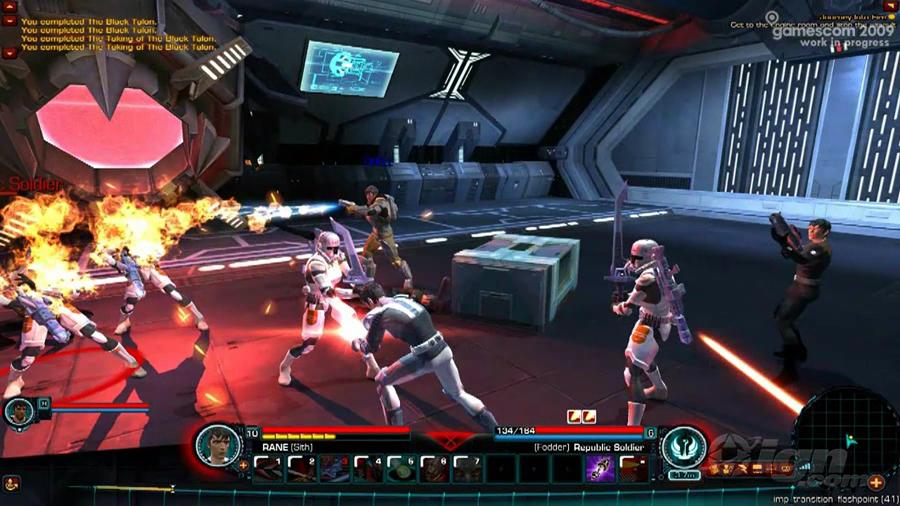The width and height of the screenshot is (900, 506).
Task: Use hotbar ability slot 7
Action: point(466,468)
